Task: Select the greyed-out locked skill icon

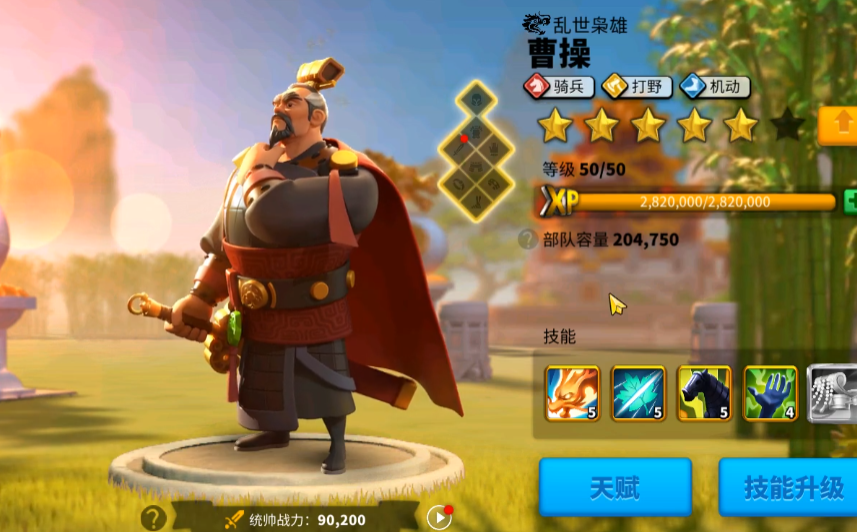Action: (832, 393)
